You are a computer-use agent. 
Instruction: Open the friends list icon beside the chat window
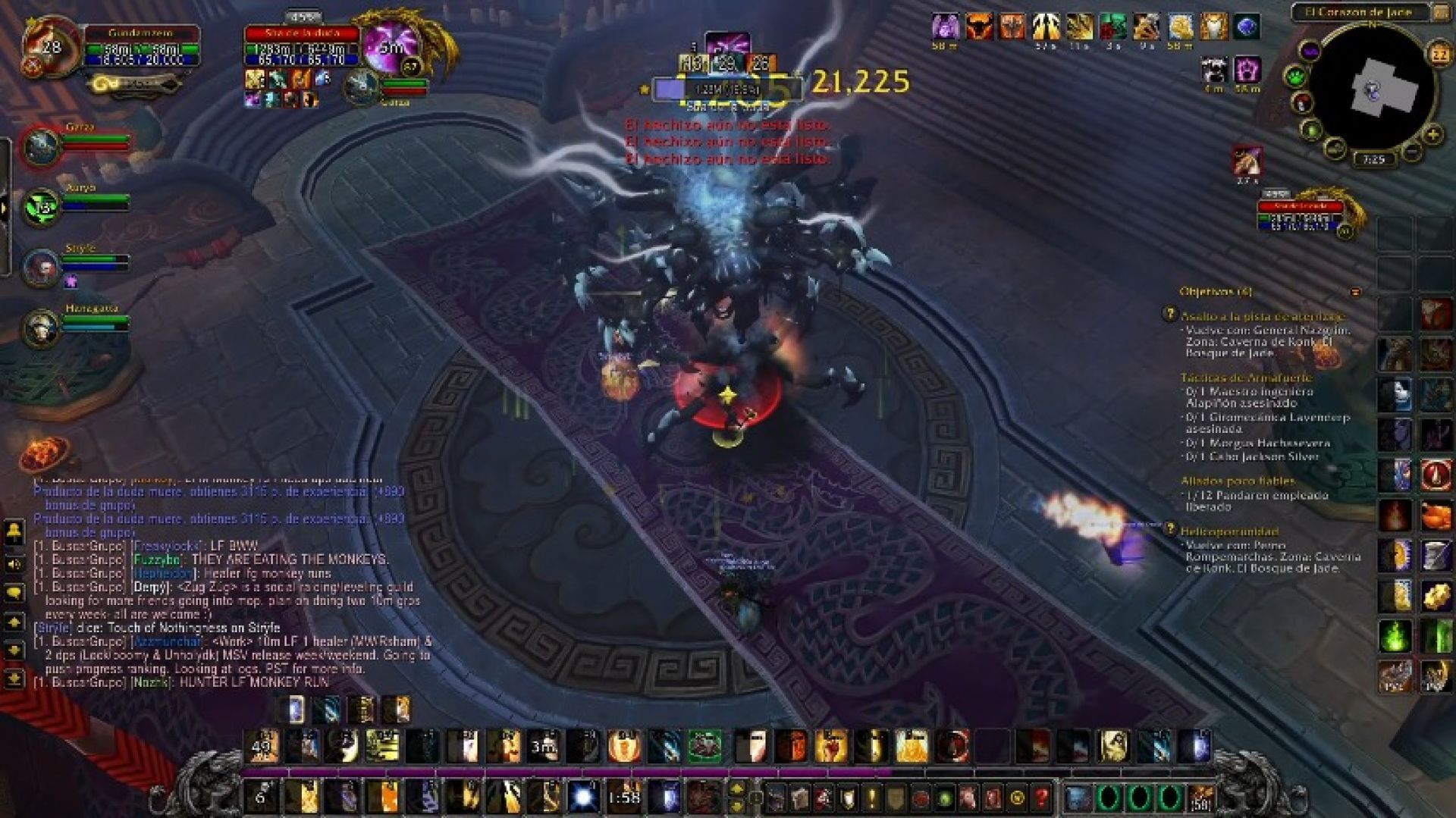(x=13, y=532)
